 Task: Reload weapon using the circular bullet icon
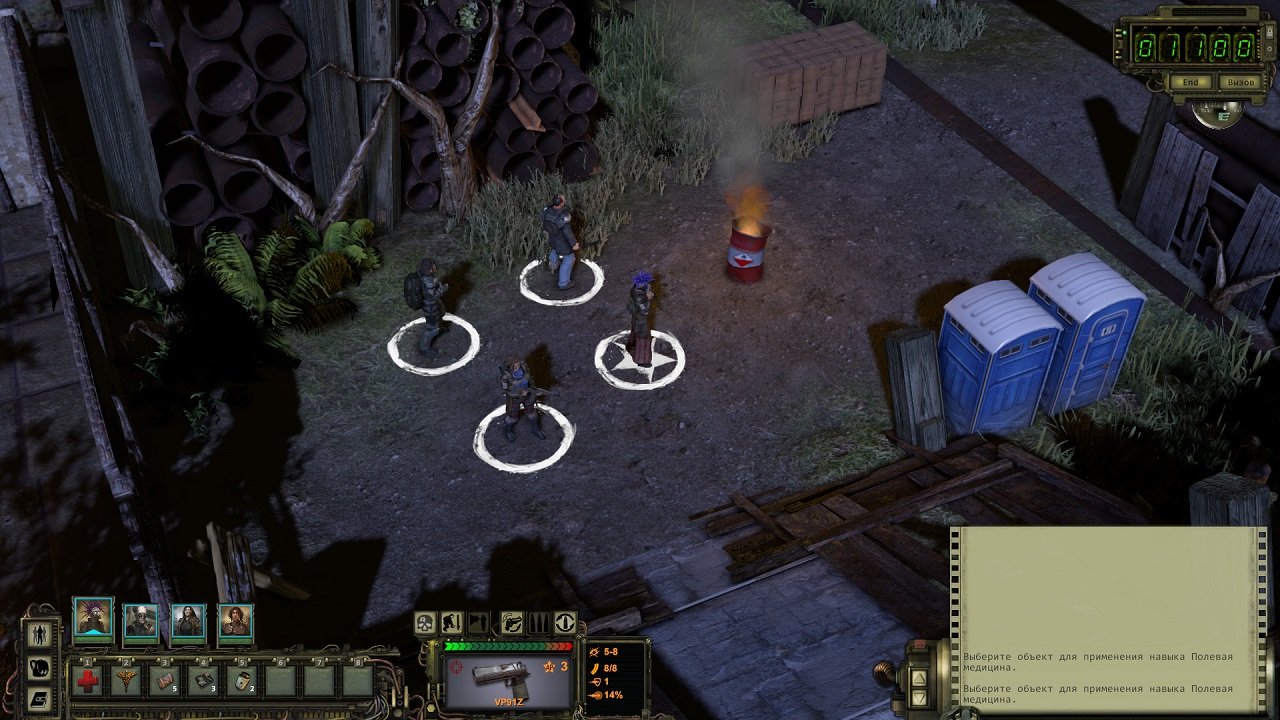pyautogui.click(x=565, y=622)
